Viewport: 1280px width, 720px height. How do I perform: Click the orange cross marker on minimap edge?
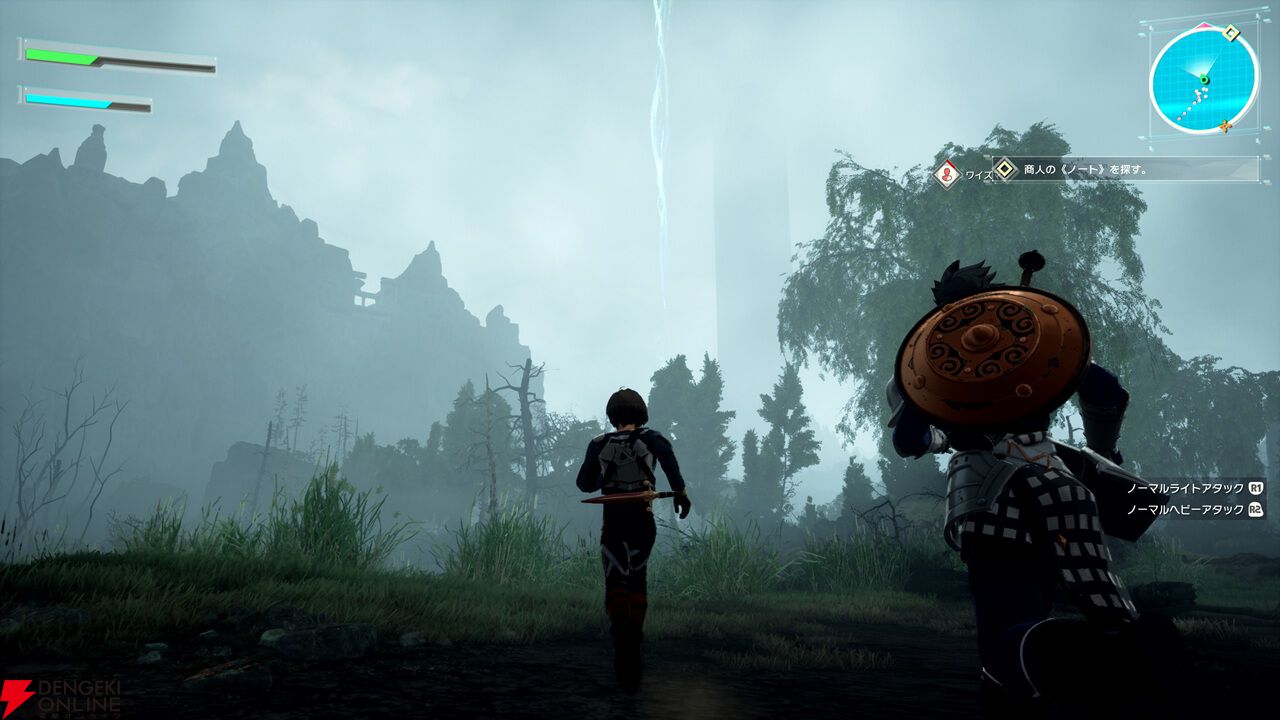click(1225, 125)
